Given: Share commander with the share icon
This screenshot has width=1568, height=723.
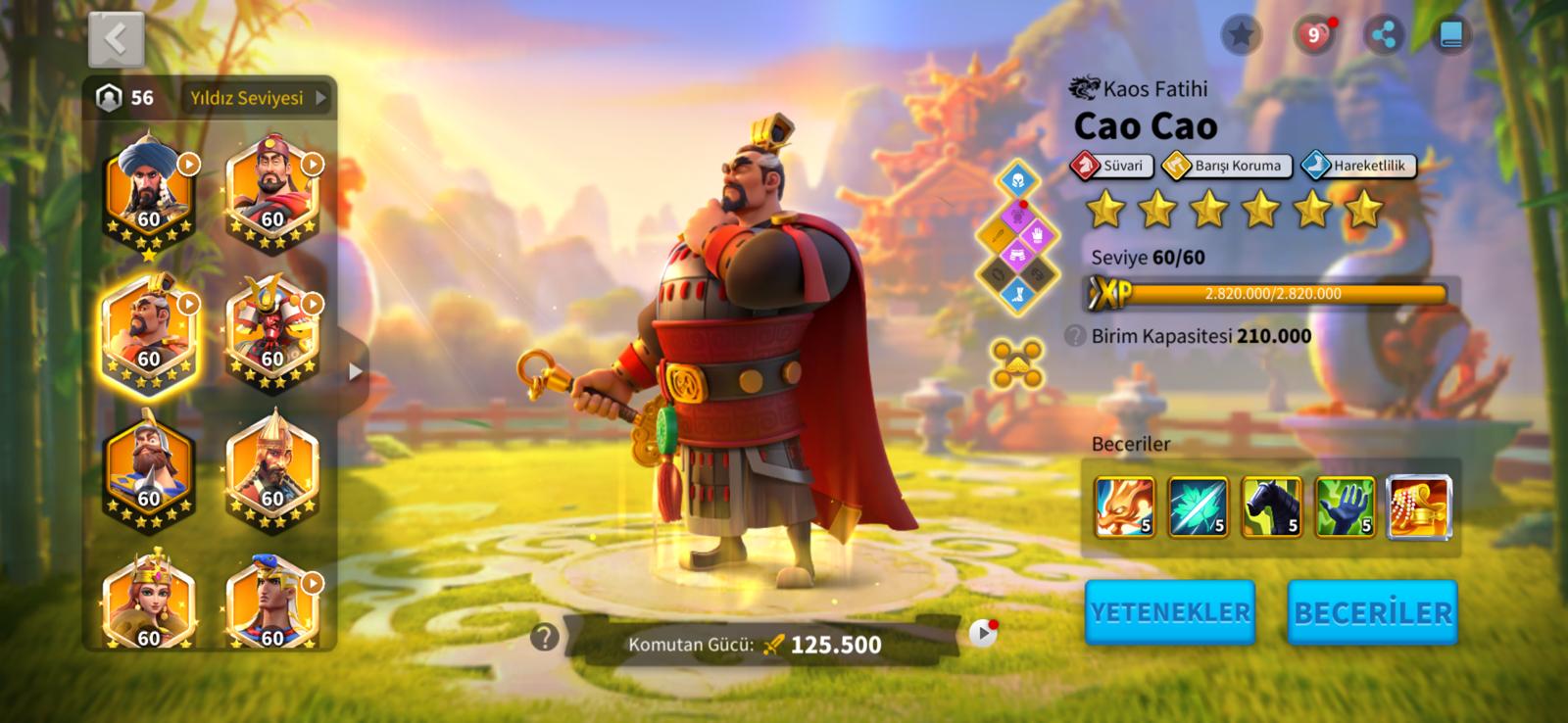Looking at the screenshot, I should click(x=1383, y=36).
